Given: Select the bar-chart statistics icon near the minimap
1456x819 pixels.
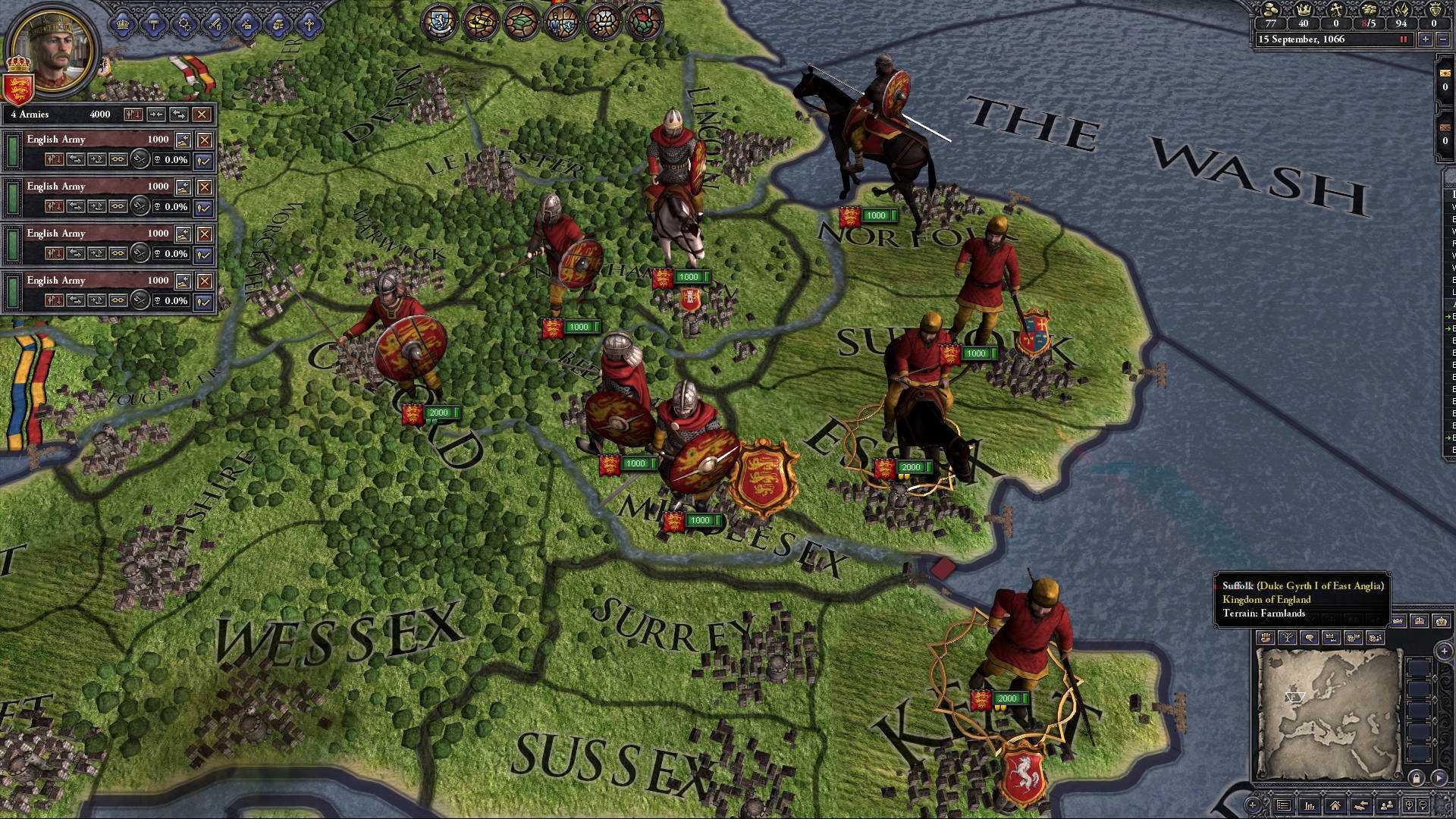Looking at the screenshot, I should tap(1309, 805).
